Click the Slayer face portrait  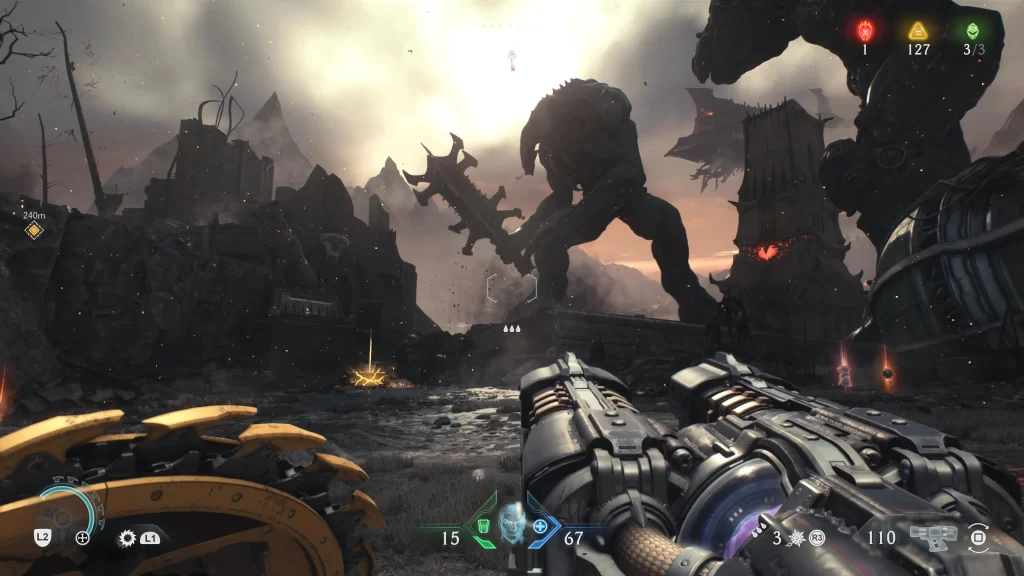511,522
